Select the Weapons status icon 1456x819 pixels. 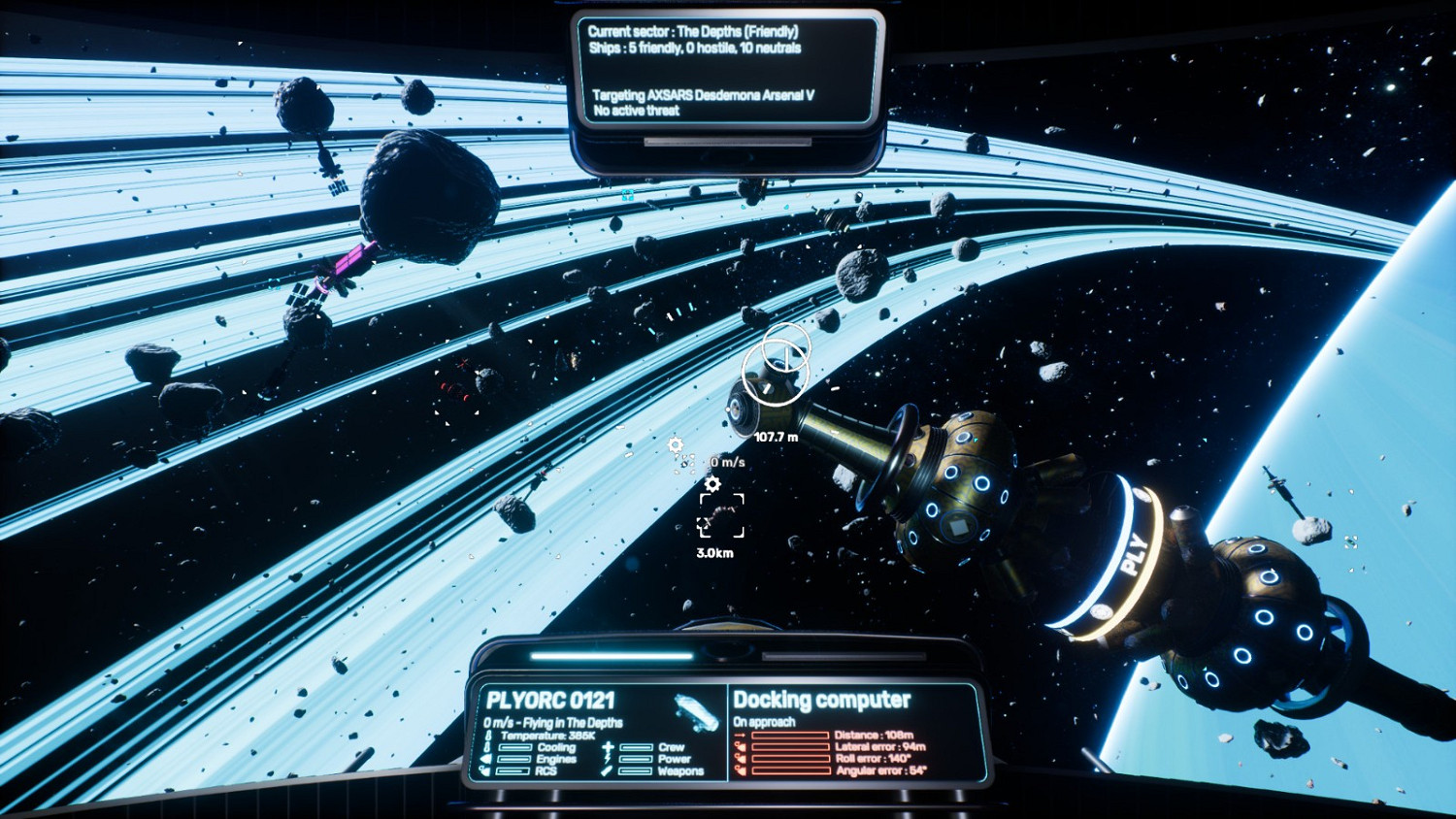[x=605, y=770]
